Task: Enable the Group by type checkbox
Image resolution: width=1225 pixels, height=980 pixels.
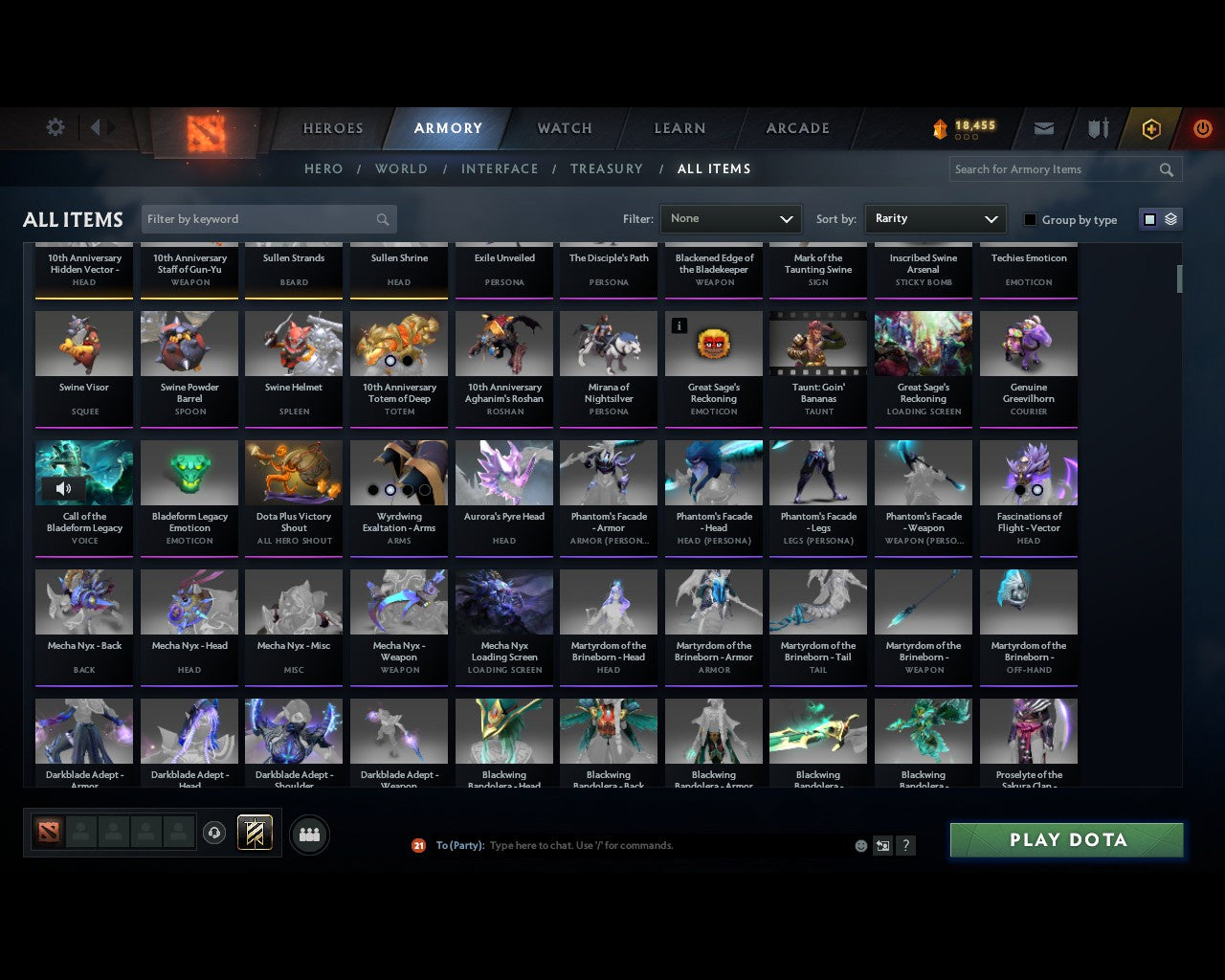Action: tap(1030, 219)
